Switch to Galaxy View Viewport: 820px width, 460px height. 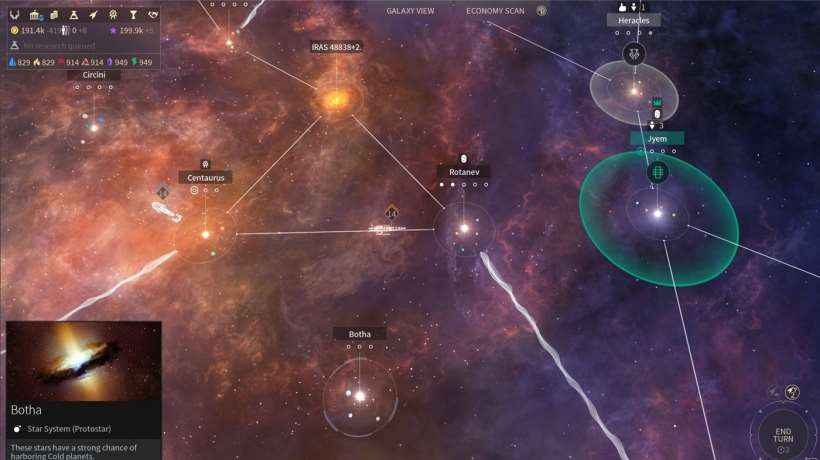(x=410, y=11)
